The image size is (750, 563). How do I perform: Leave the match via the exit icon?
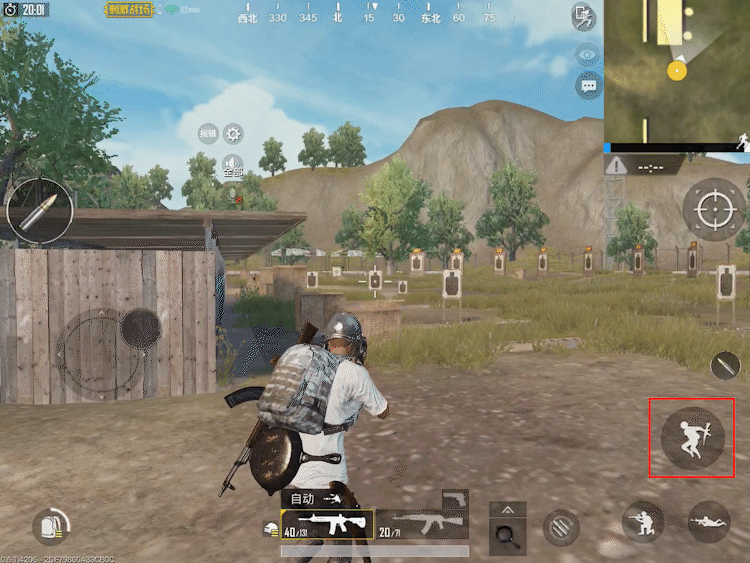[x=584, y=16]
